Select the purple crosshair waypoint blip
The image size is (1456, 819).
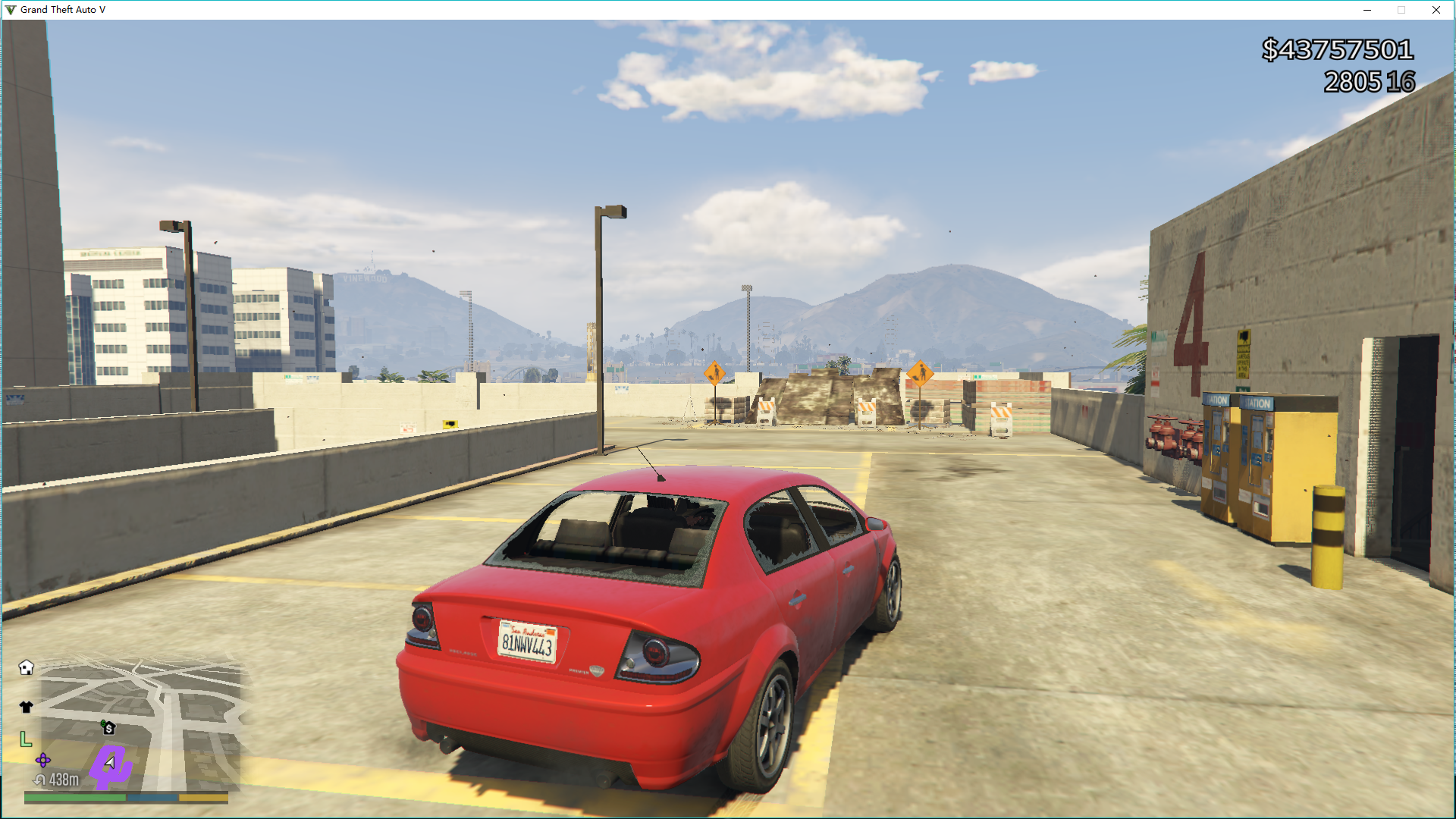[x=43, y=760]
